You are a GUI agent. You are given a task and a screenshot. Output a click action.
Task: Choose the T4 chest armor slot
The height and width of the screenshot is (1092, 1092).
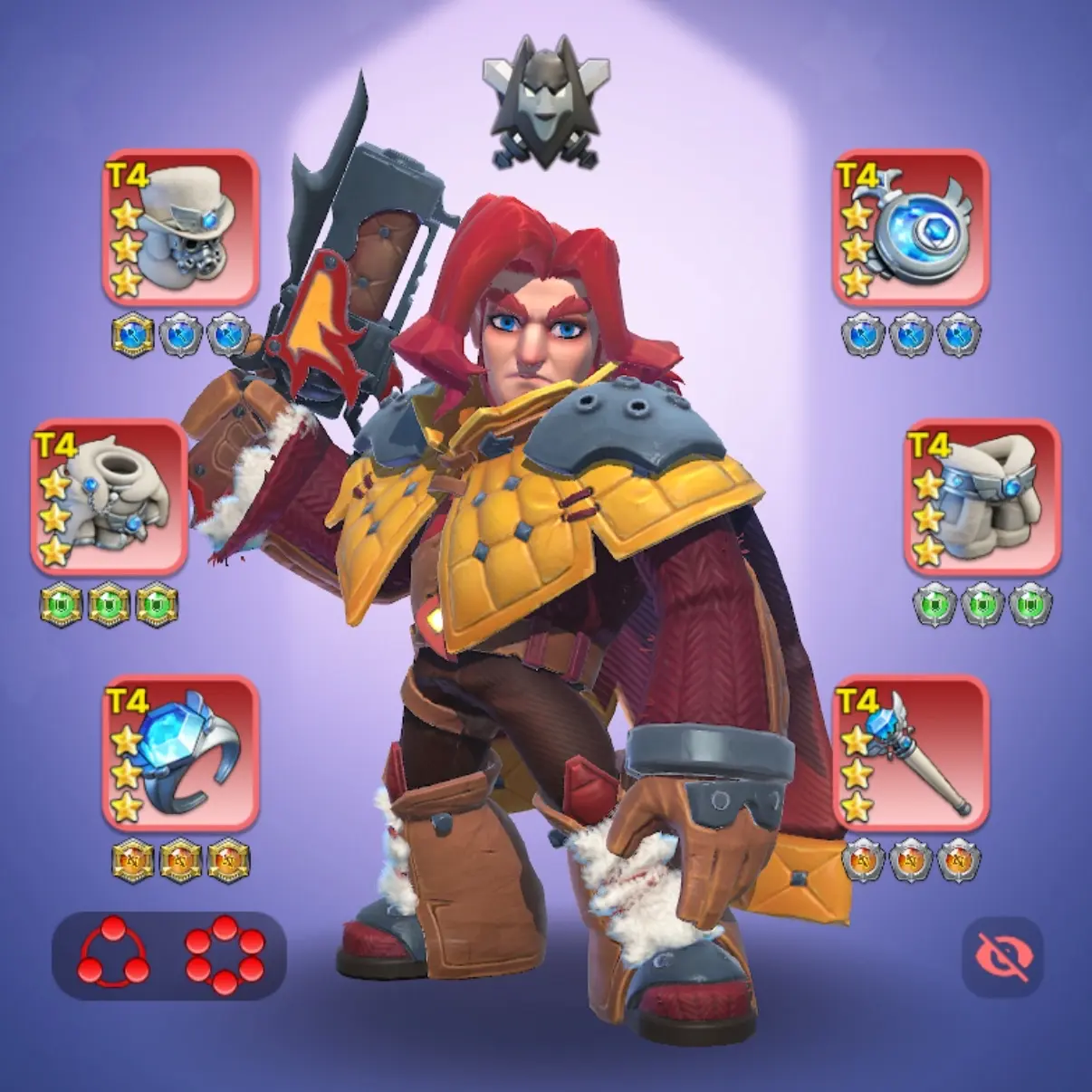coord(110,497)
